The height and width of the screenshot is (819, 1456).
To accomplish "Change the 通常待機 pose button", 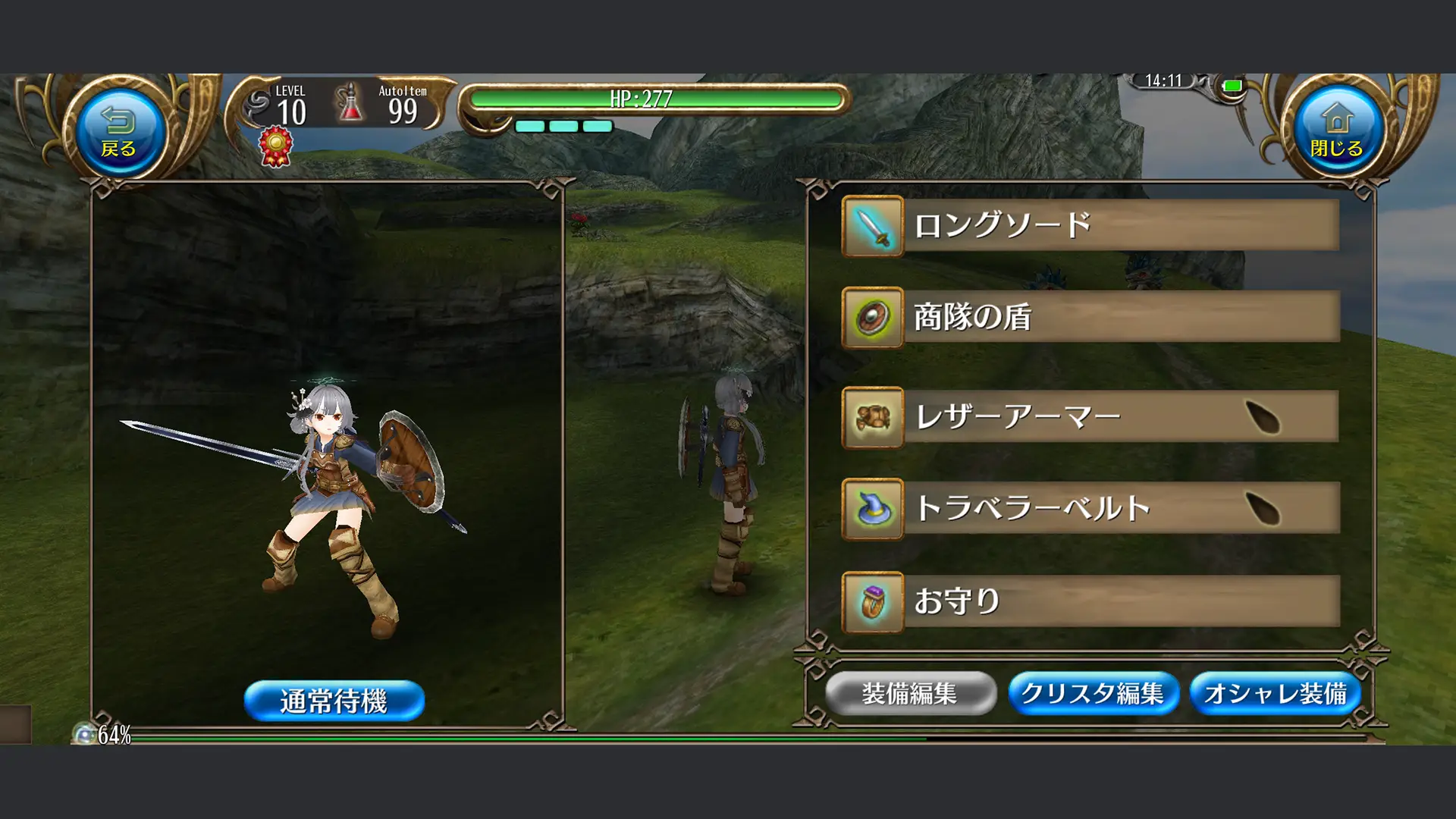I will 334,701.
